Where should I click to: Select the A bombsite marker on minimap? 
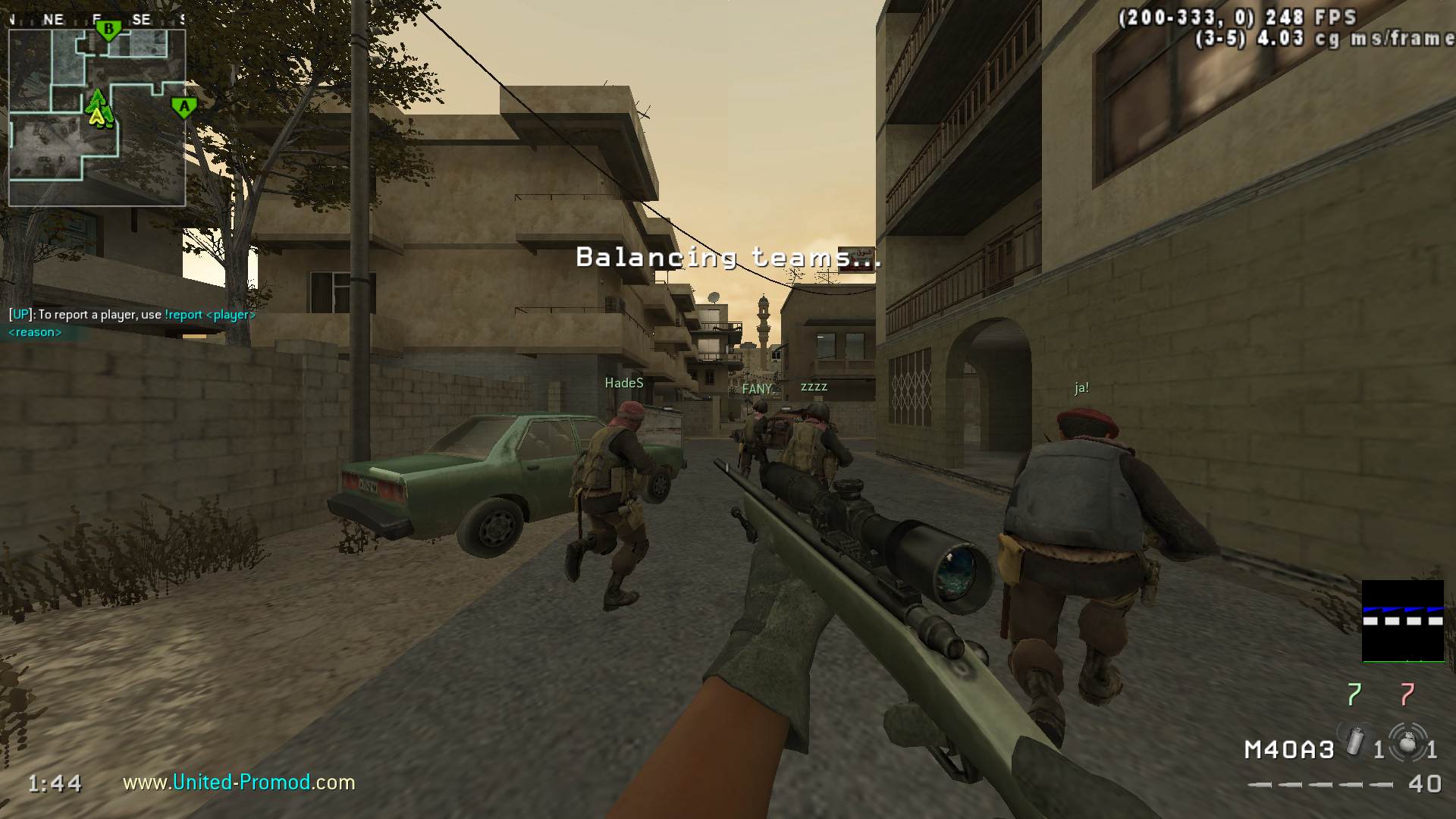click(x=184, y=108)
